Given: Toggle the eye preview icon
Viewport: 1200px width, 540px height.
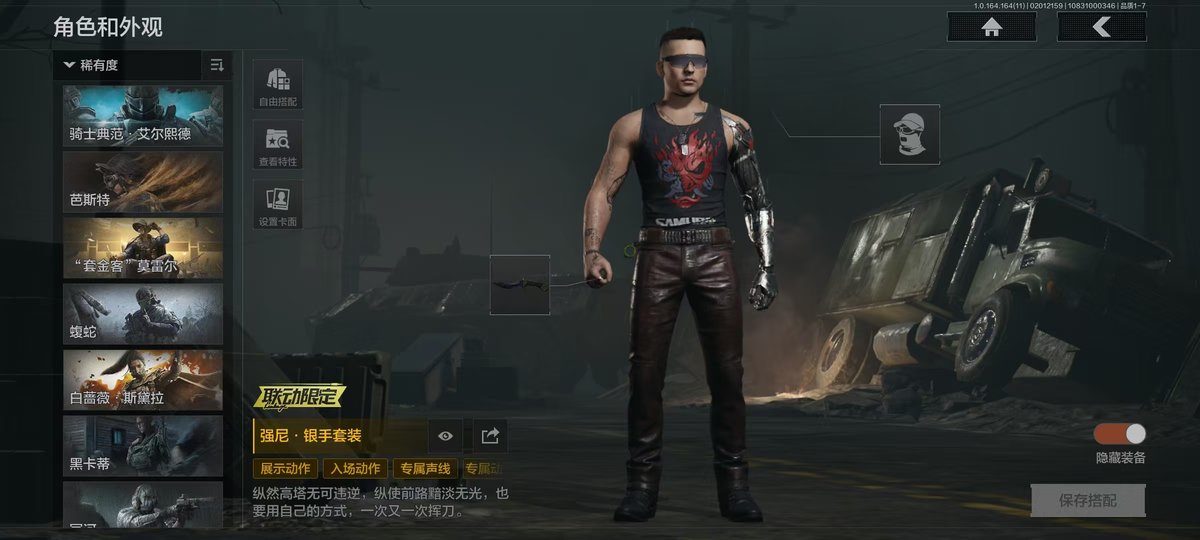Looking at the screenshot, I should (446, 436).
